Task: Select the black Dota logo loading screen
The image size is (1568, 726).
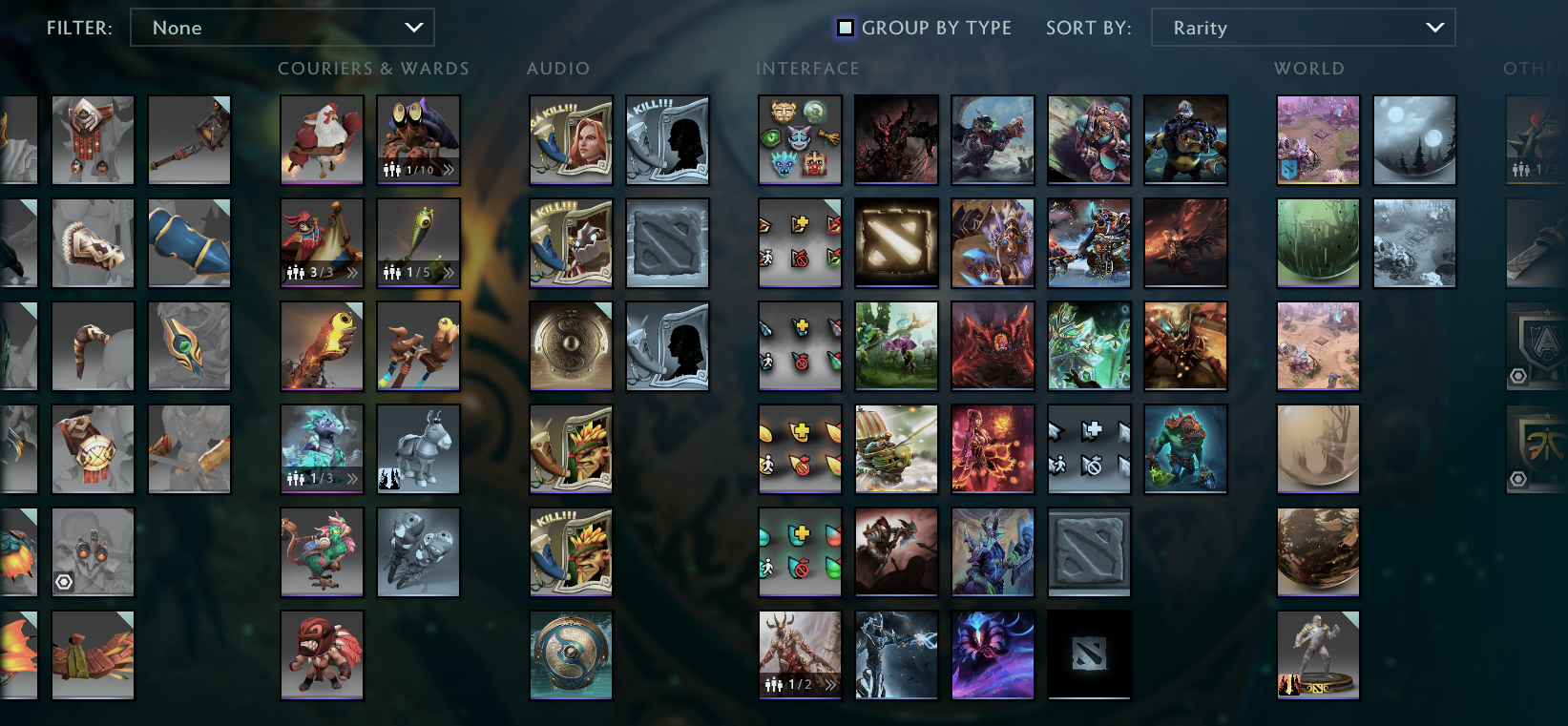Action: pos(1089,654)
